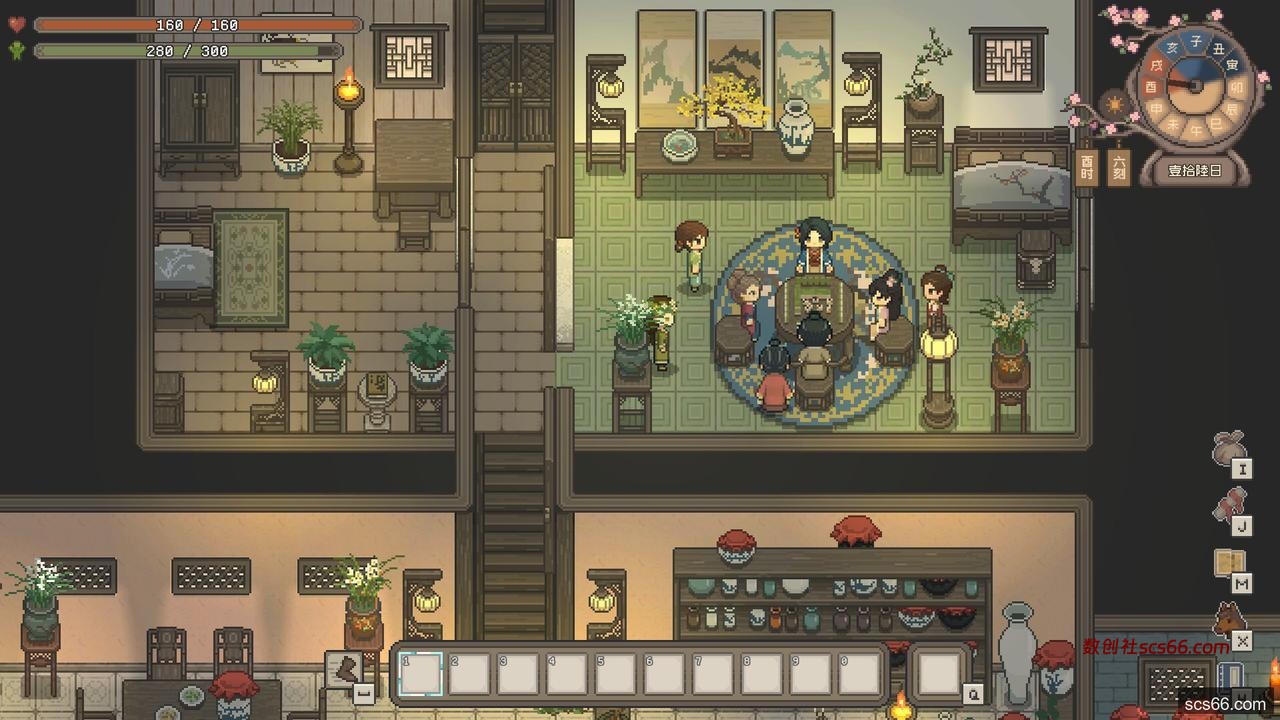Open the blue book icon
This screenshot has height=720, width=1280.
pos(1231,676)
